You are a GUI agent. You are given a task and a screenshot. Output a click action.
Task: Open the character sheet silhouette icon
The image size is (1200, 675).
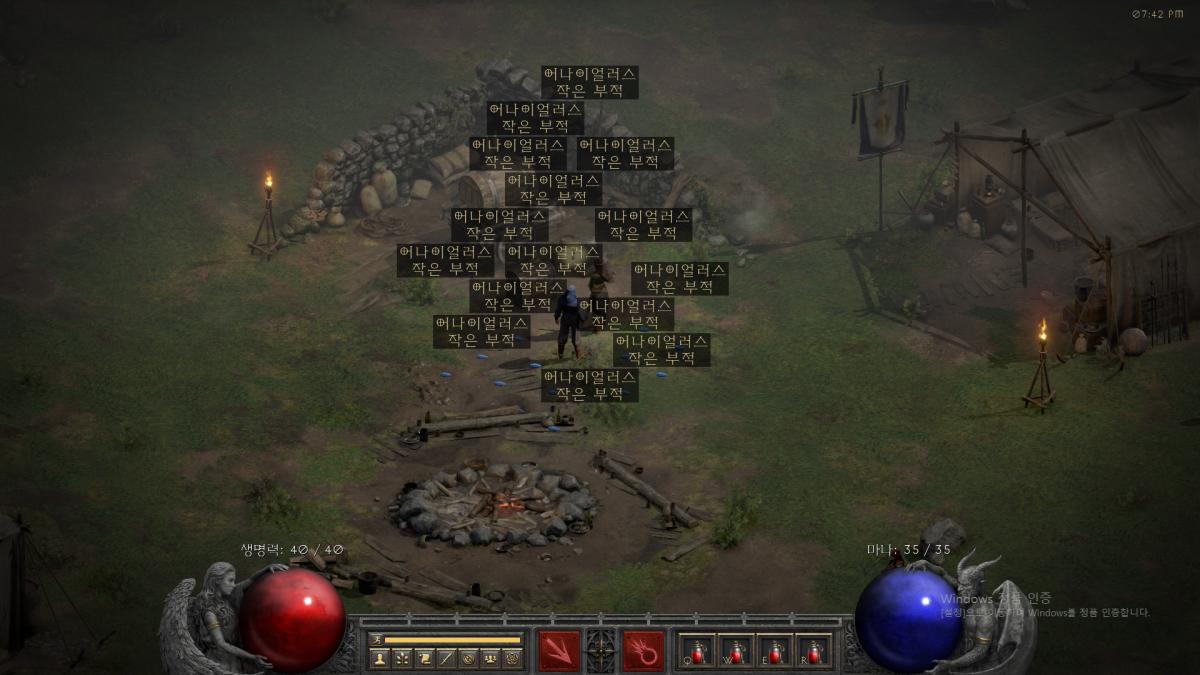click(x=379, y=658)
